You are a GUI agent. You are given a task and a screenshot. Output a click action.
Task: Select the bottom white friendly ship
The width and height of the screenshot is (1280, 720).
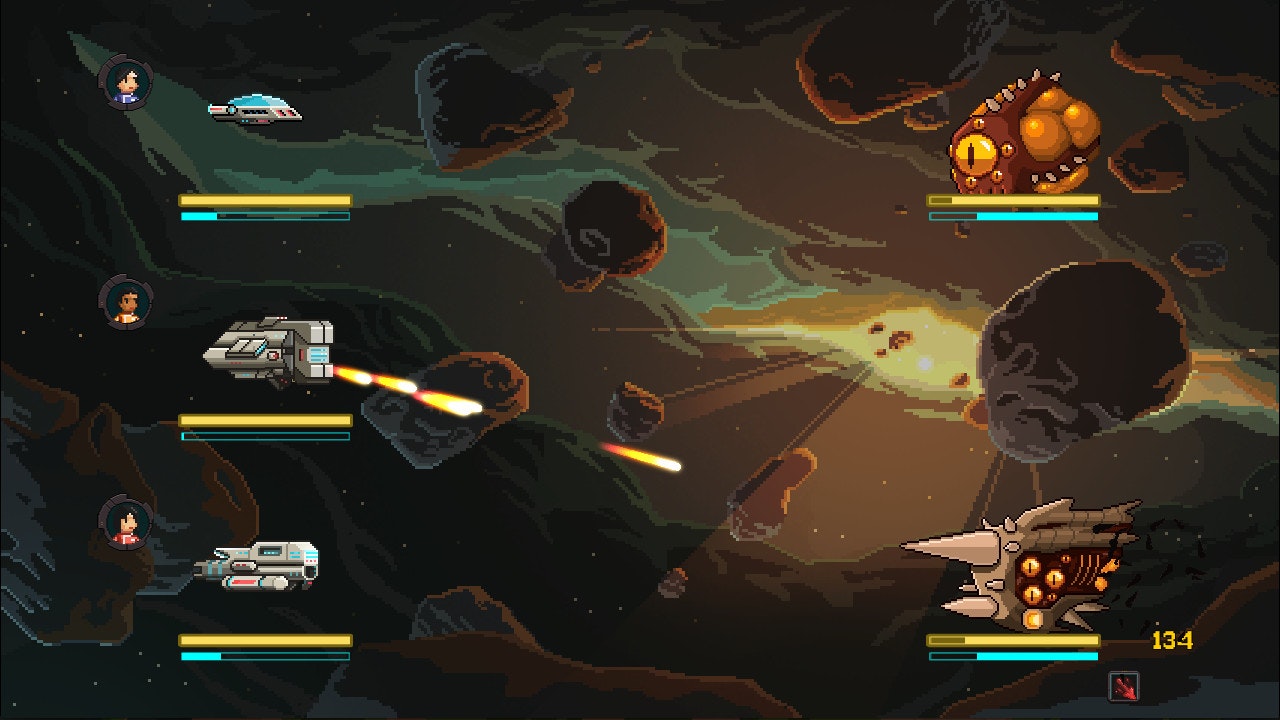coord(260,565)
